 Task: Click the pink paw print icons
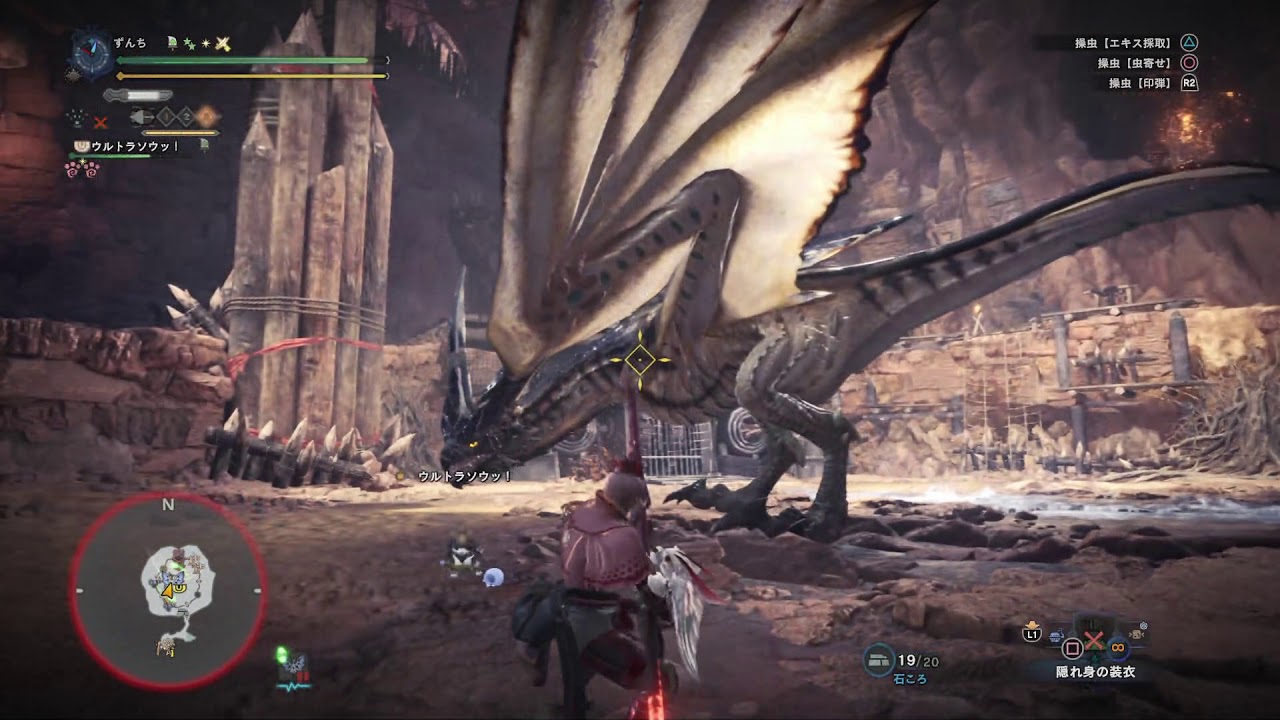(82, 169)
